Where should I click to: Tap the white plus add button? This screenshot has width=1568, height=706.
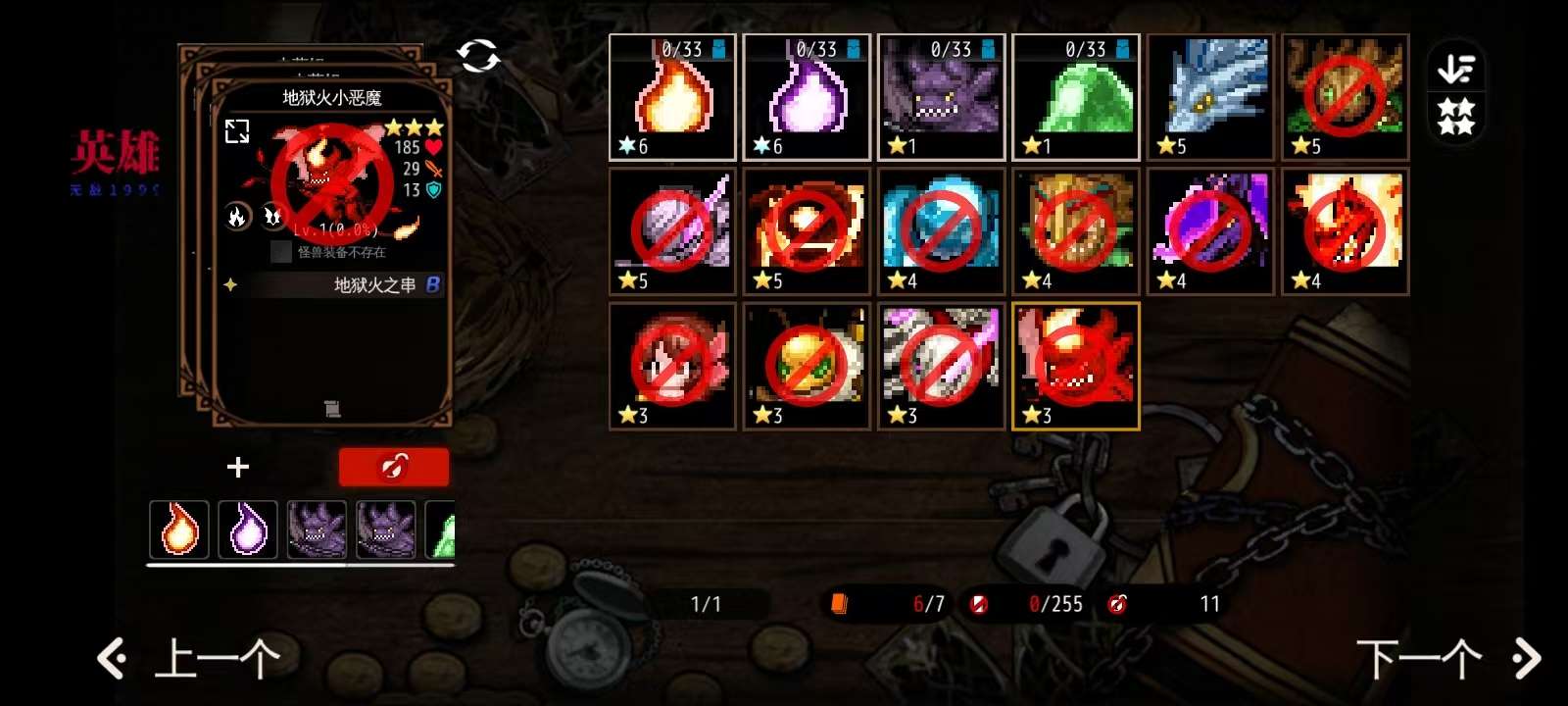(x=238, y=468)
